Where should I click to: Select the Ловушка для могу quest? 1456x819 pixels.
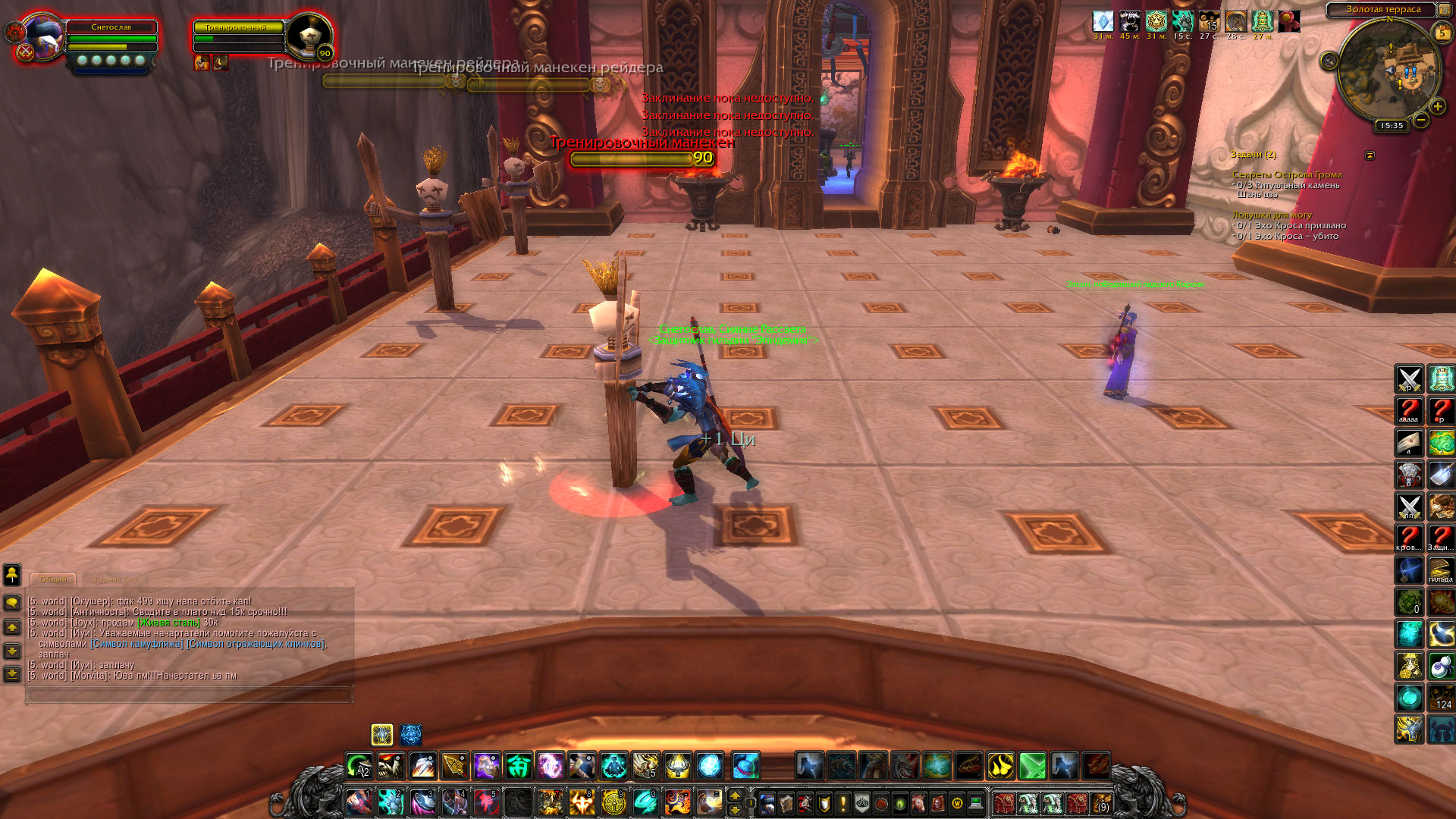click(1272, 215)
